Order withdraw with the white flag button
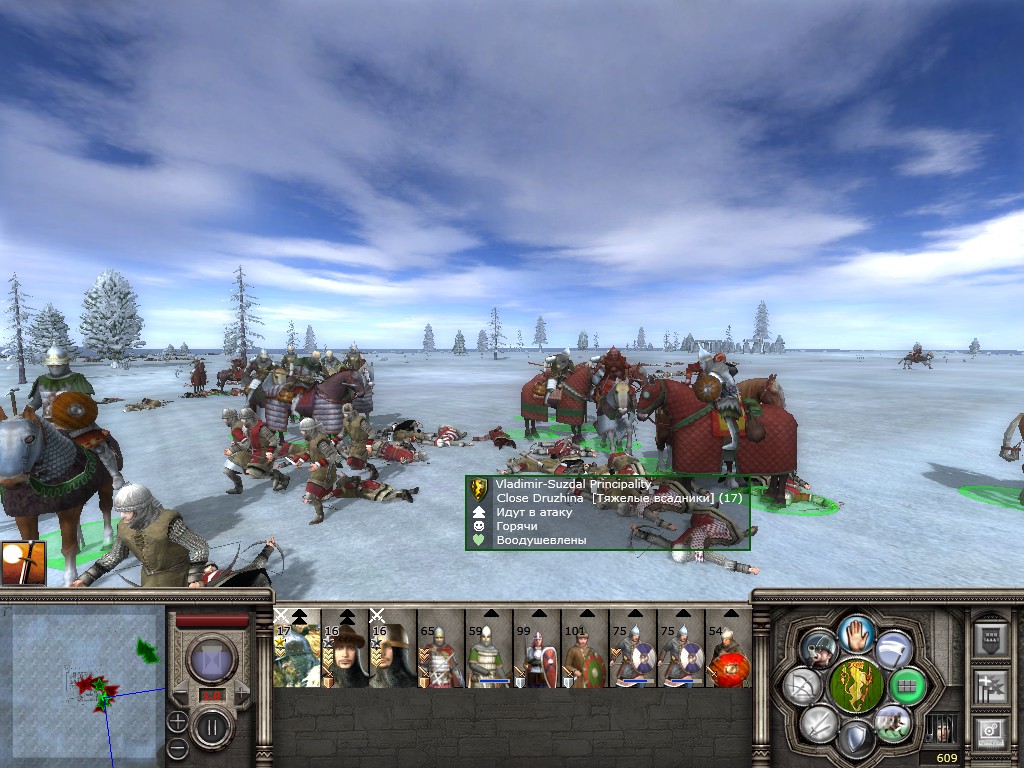 click(x=893, y=650)
